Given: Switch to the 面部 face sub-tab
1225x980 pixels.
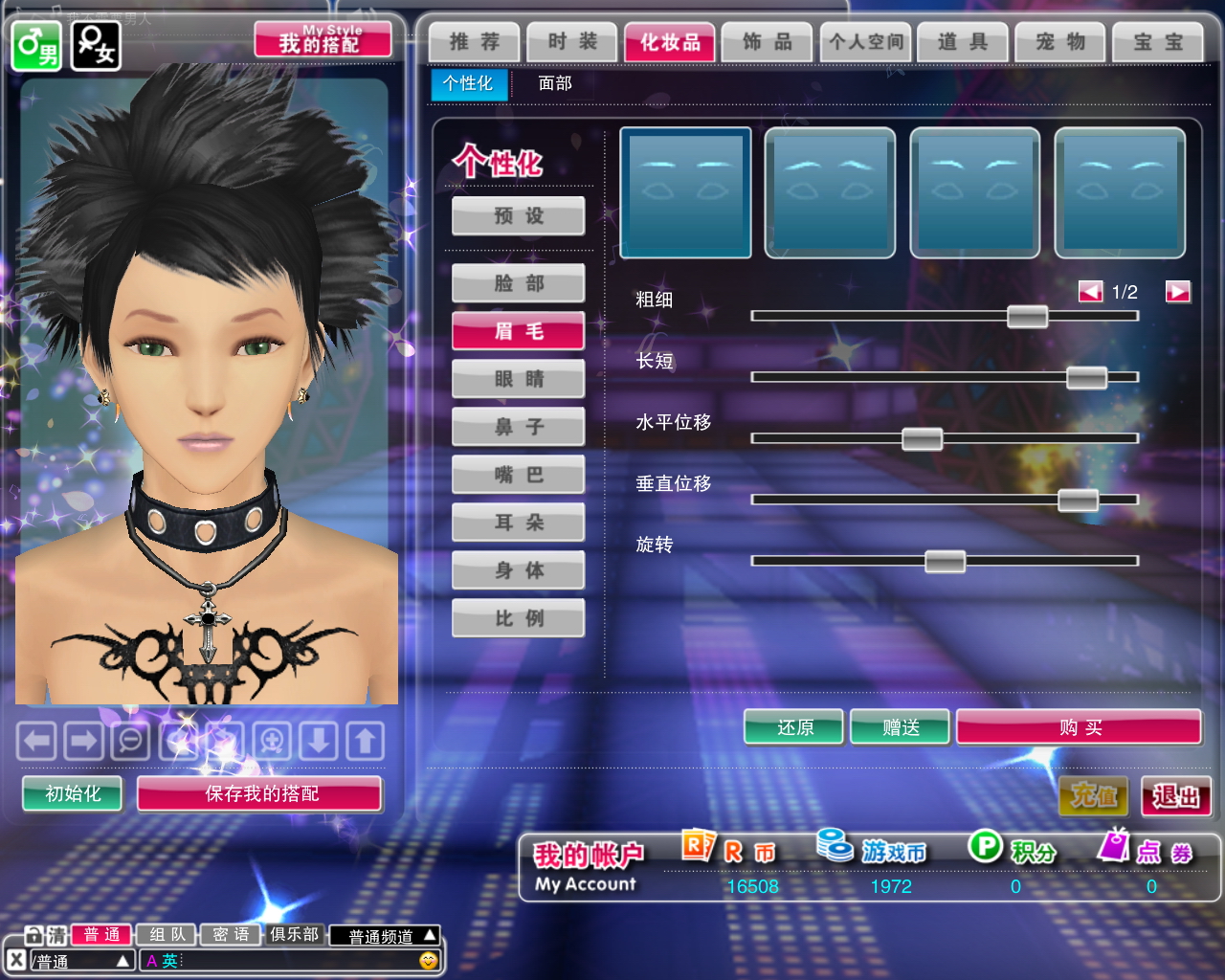Looking at the screenshot, I should (x=555, y=83).
